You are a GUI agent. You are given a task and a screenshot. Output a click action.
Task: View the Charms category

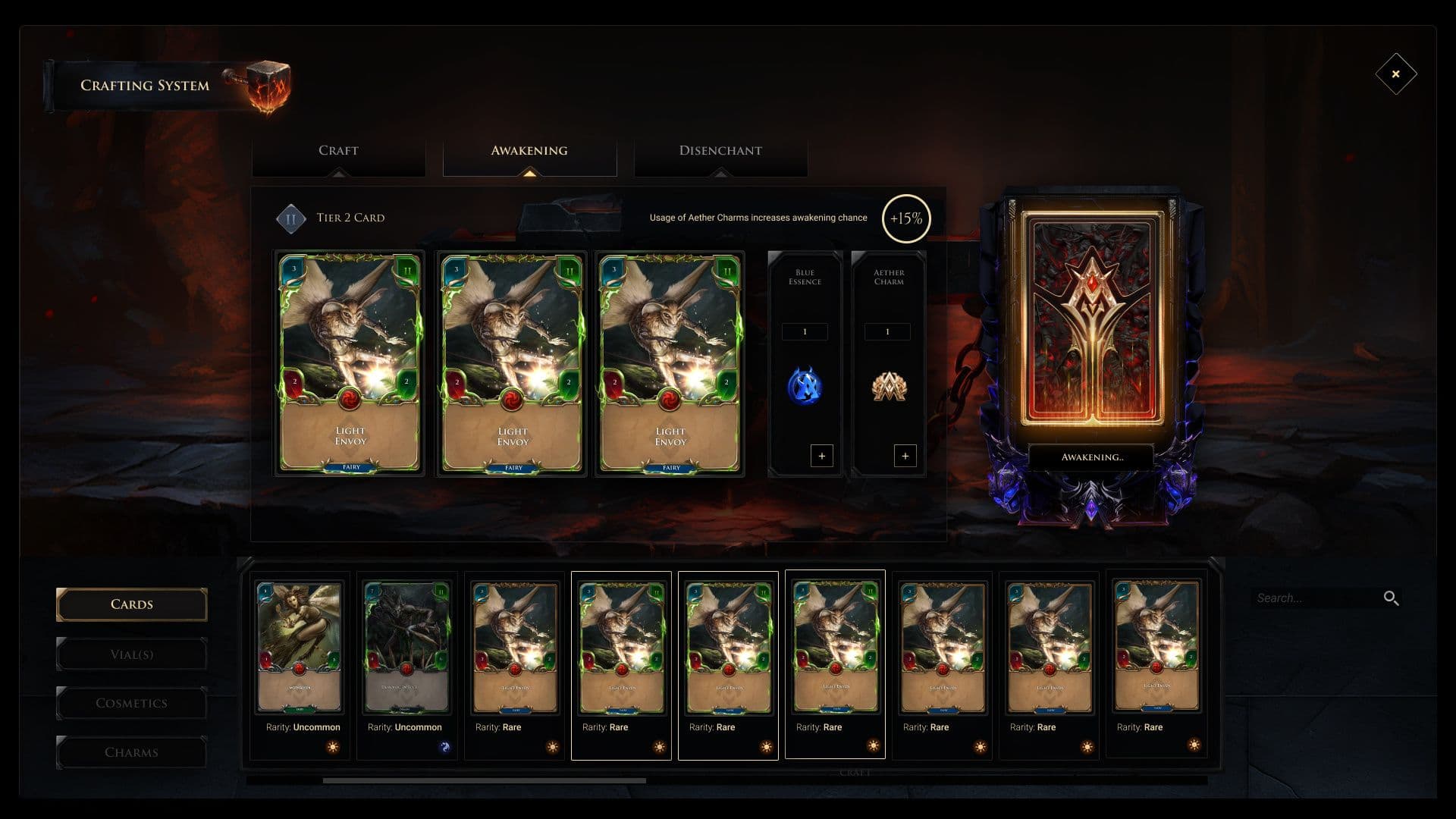[x=132, y=752]
